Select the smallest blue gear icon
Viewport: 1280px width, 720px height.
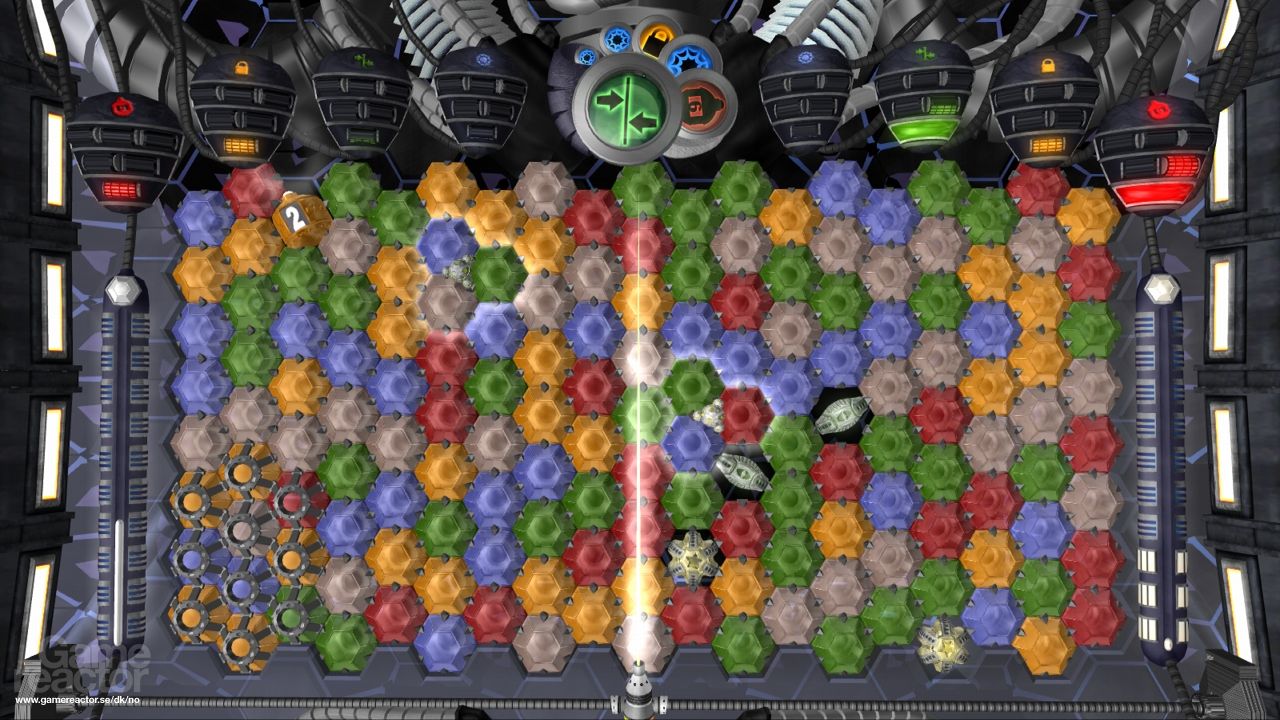(x=588, y=56)
